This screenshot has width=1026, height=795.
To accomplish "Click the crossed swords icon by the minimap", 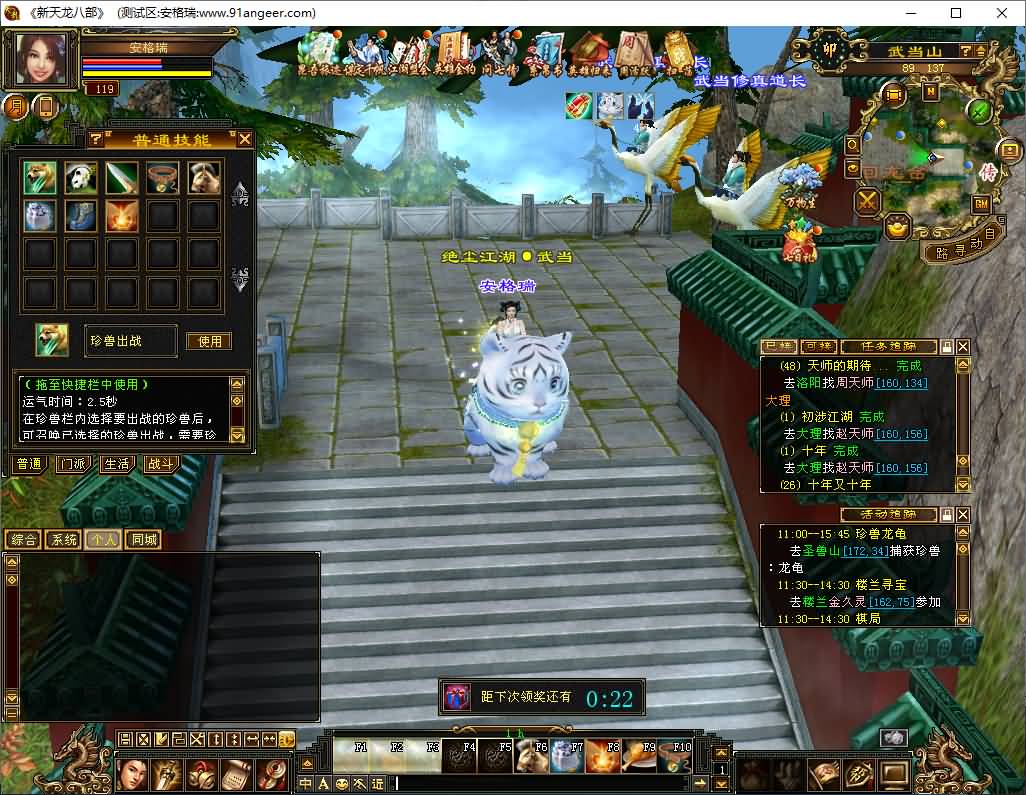I will point(866,201).
